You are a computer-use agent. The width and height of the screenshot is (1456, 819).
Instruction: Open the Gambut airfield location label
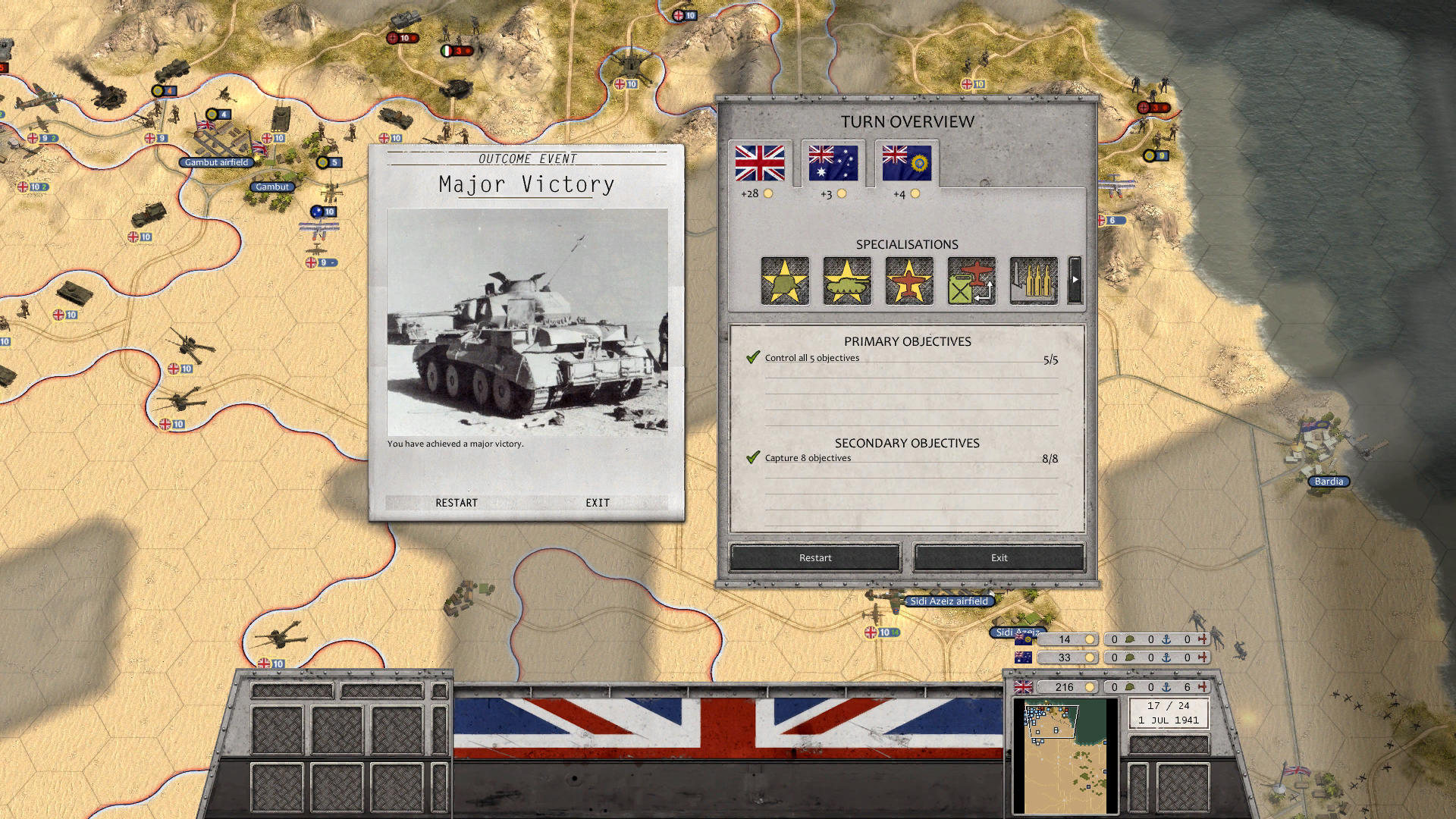(218, 162)
